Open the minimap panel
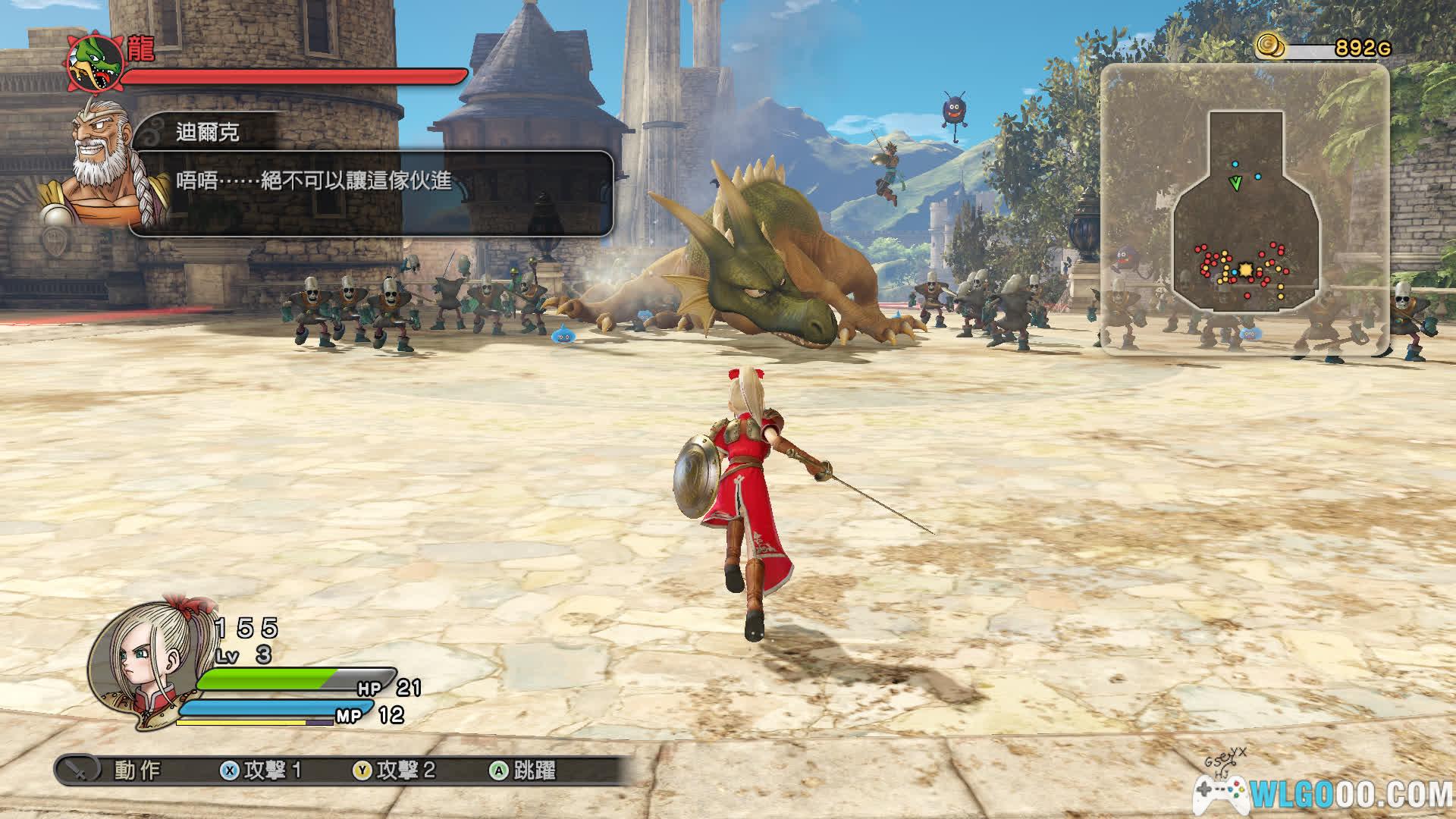Image resolution: width=1456 pixels, height=819 pixels. [x=1244, y=209]
